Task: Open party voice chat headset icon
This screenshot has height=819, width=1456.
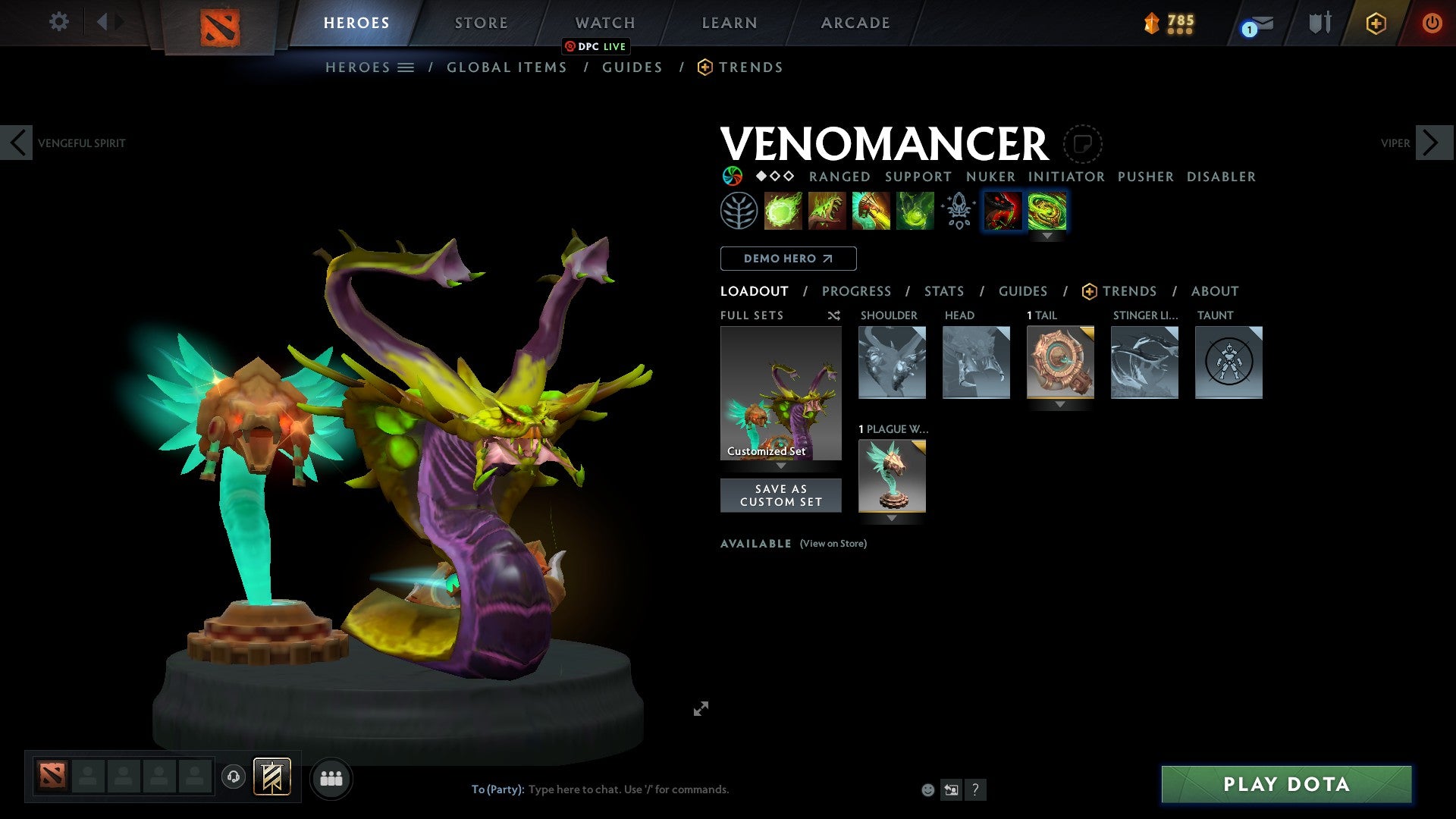Action: (x=234, y=777)
